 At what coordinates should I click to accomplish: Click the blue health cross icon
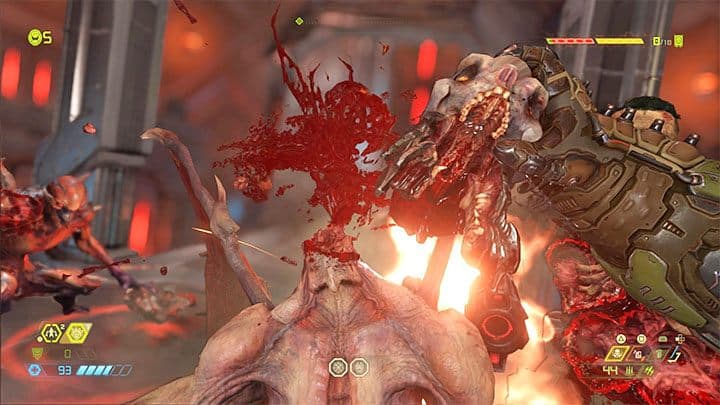(x=36, y=370)
